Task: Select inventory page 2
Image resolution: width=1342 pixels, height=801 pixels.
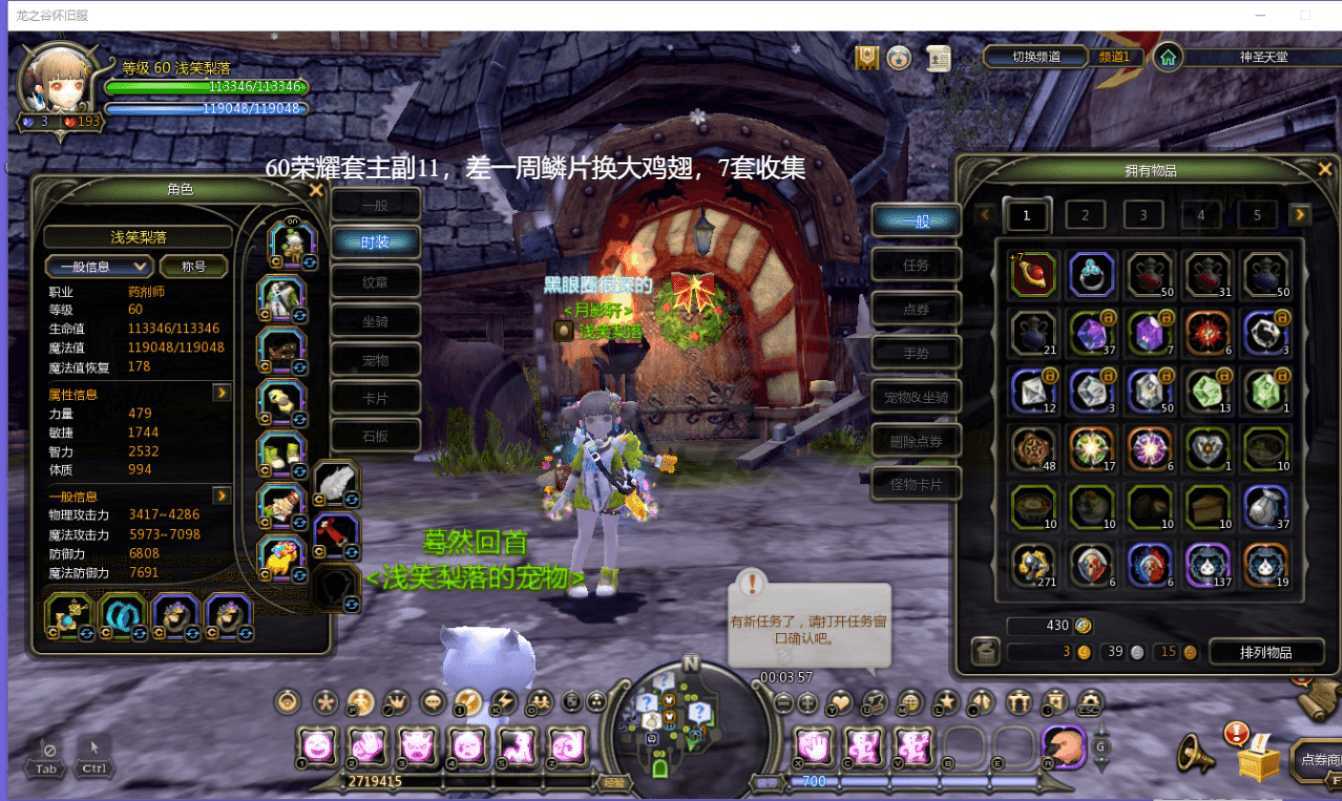Action: coord(1084,214)
